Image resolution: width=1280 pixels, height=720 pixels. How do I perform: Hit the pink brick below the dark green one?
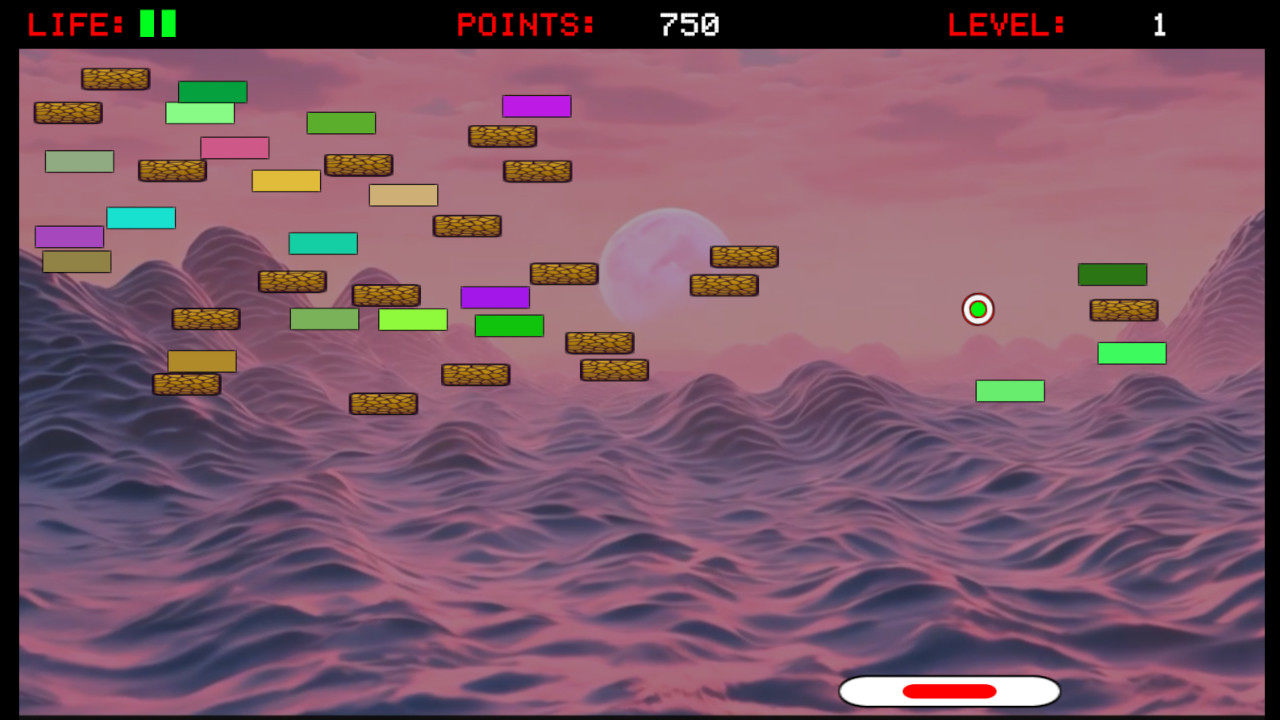(x=235, y=147)
